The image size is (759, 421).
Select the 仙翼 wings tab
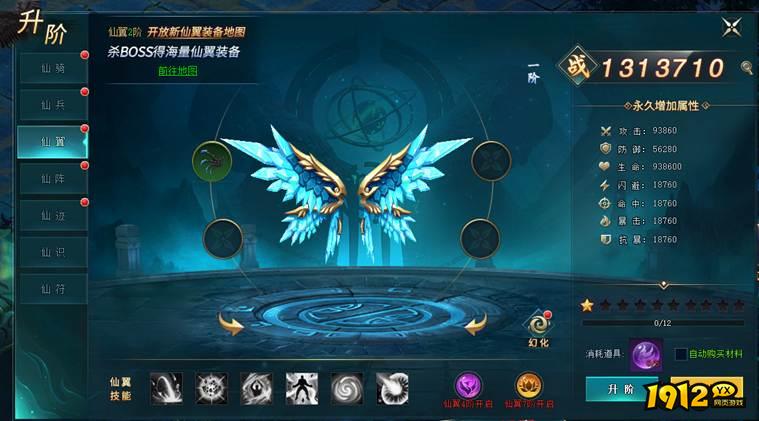coord(52,142)
